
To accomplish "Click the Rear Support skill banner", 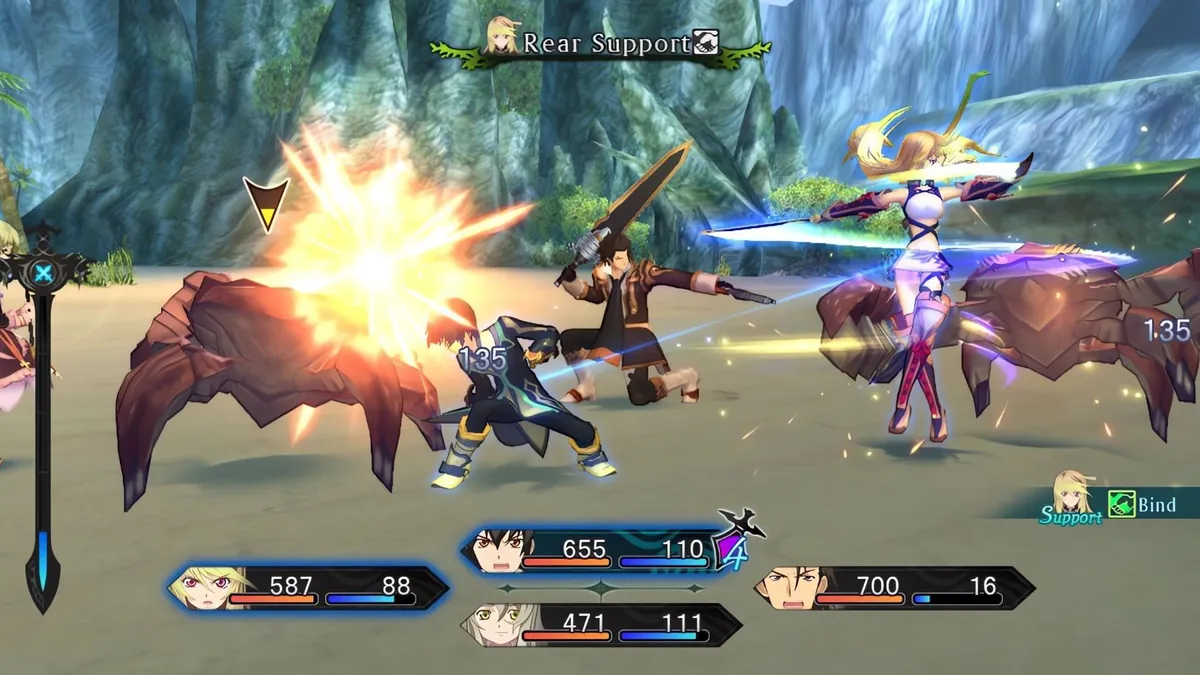I will (x=601, y=45).
